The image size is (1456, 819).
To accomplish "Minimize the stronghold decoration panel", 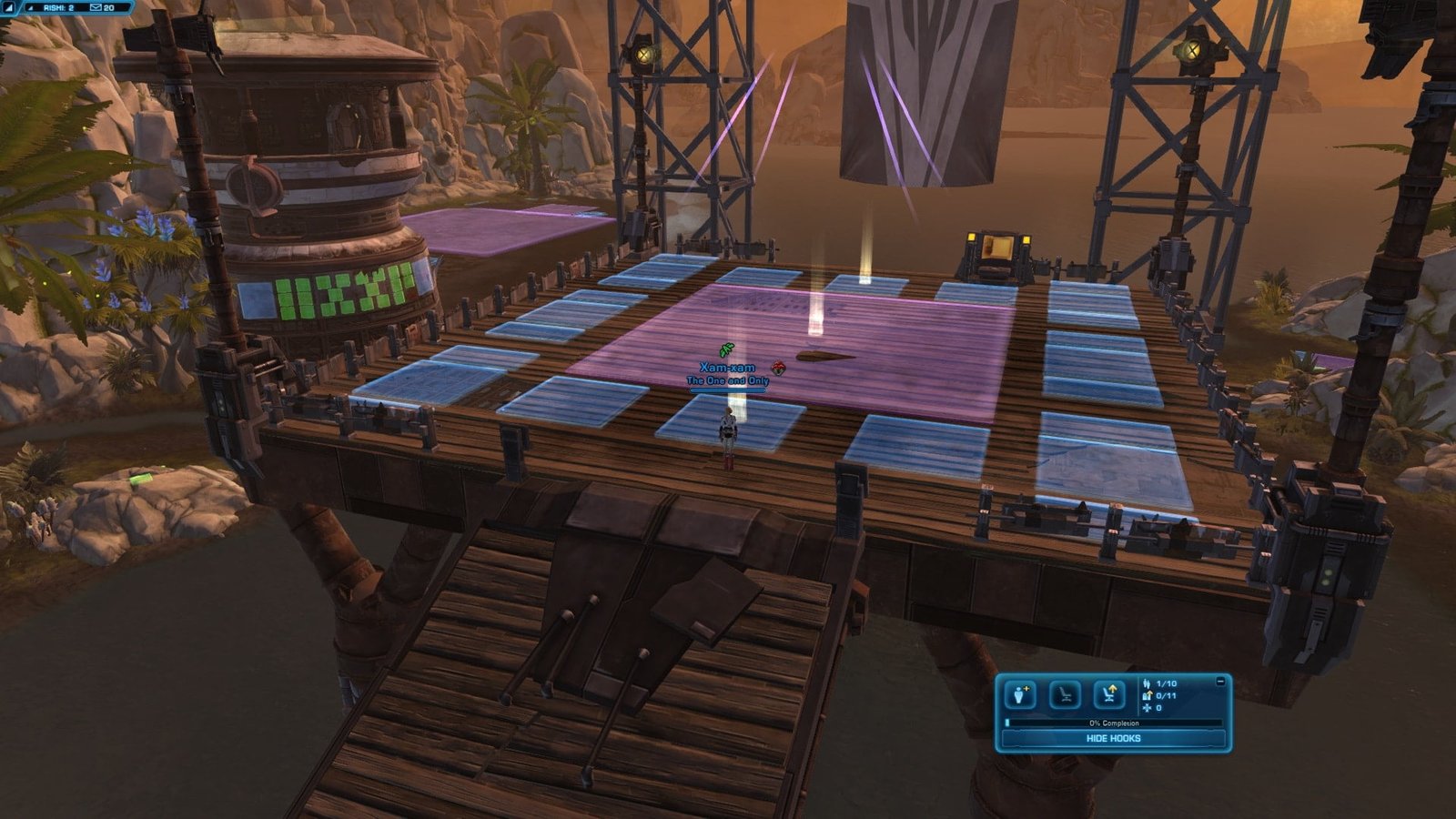I will click(1220, 681).
